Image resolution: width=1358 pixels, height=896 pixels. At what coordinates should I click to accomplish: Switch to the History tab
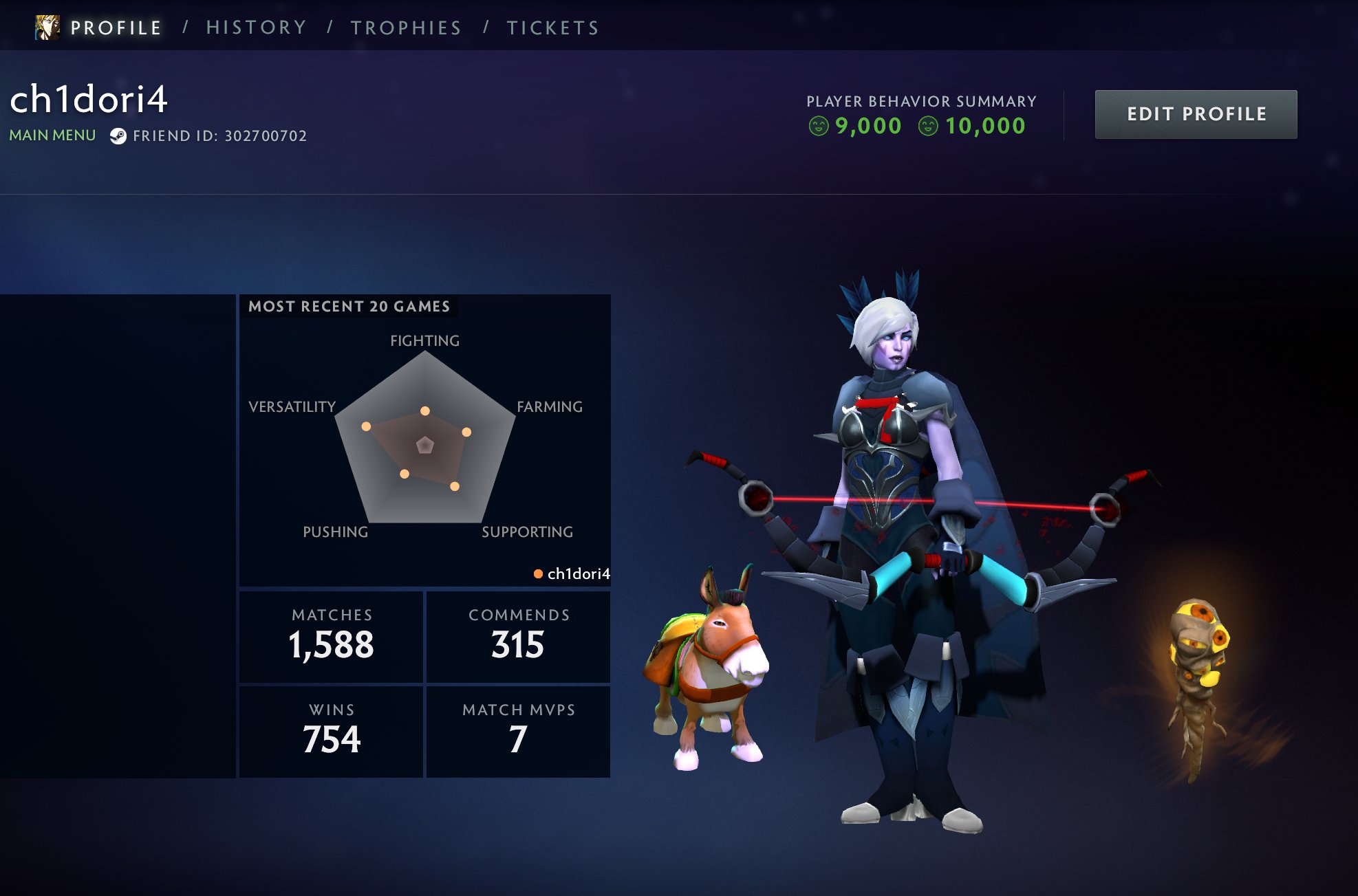[256, 28]
